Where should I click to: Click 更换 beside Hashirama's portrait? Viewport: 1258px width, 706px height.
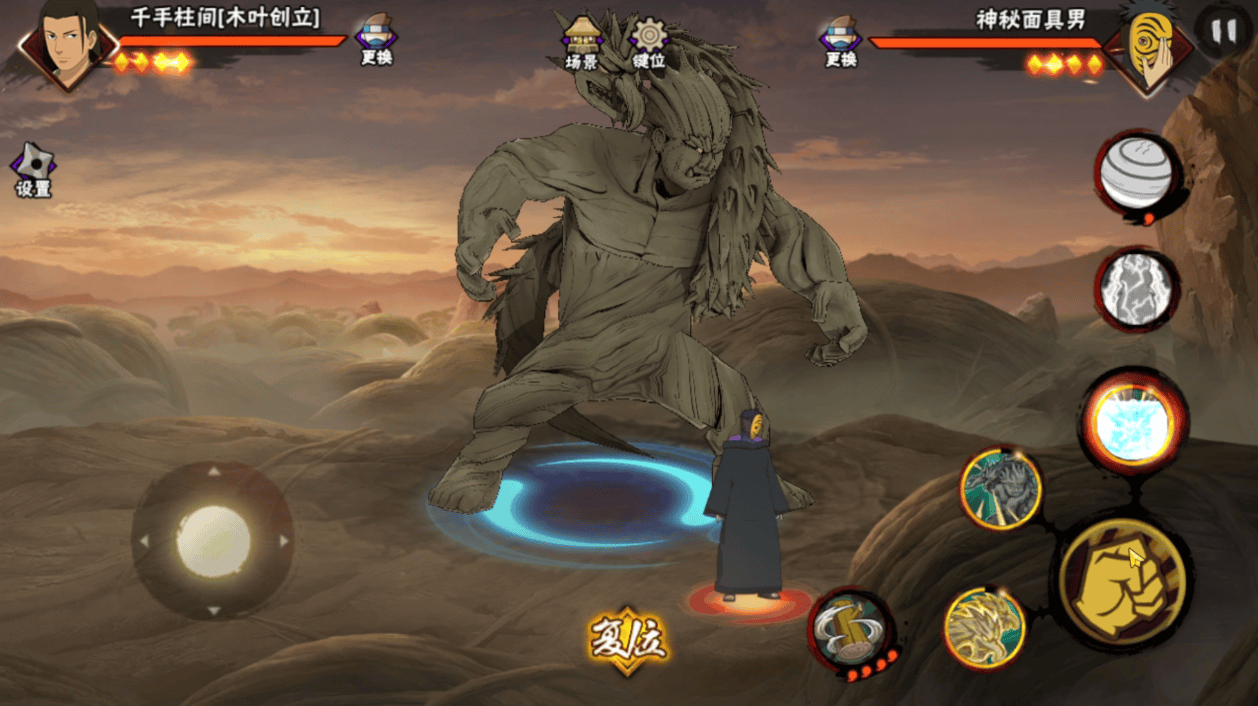click(376, 39)
